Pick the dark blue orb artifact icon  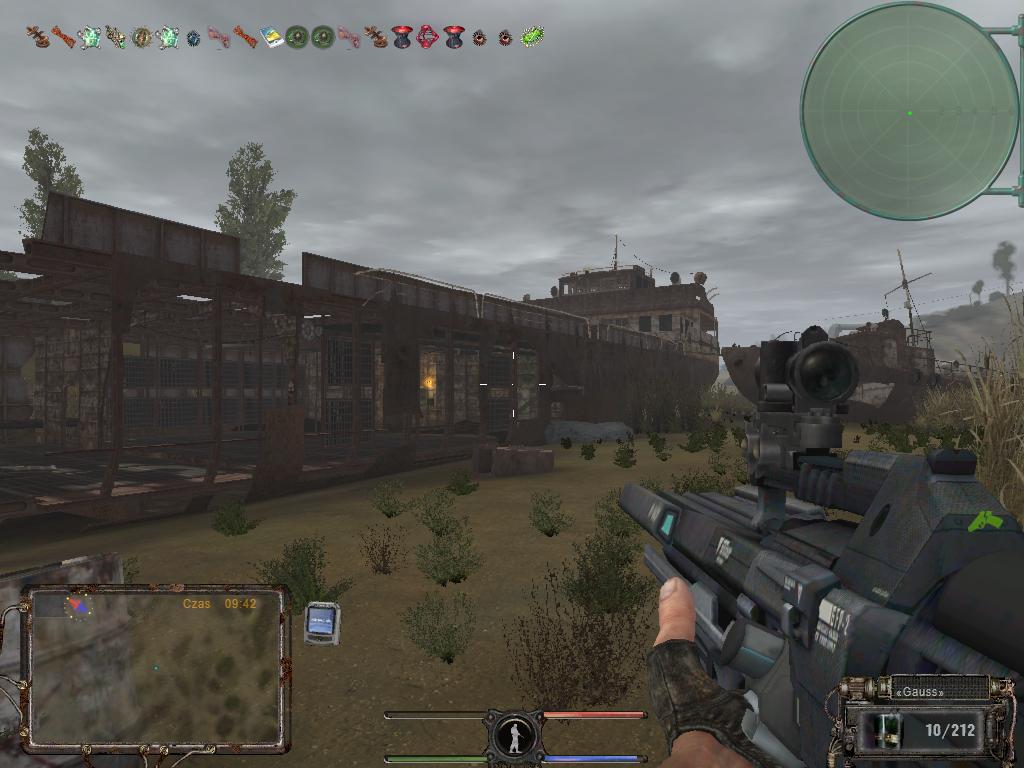coord(194,38)
